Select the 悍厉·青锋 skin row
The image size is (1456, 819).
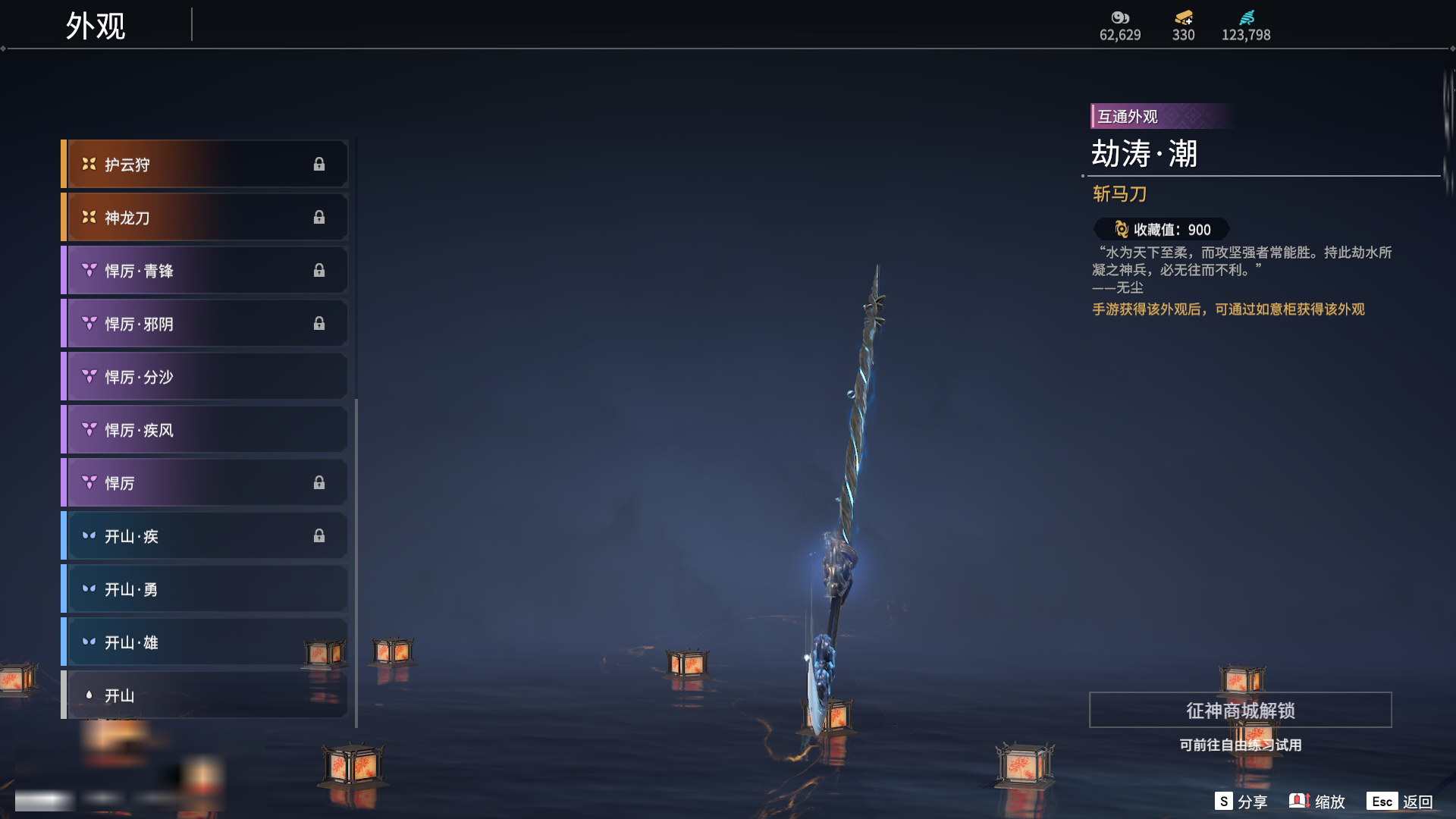(x=205, y=271)
